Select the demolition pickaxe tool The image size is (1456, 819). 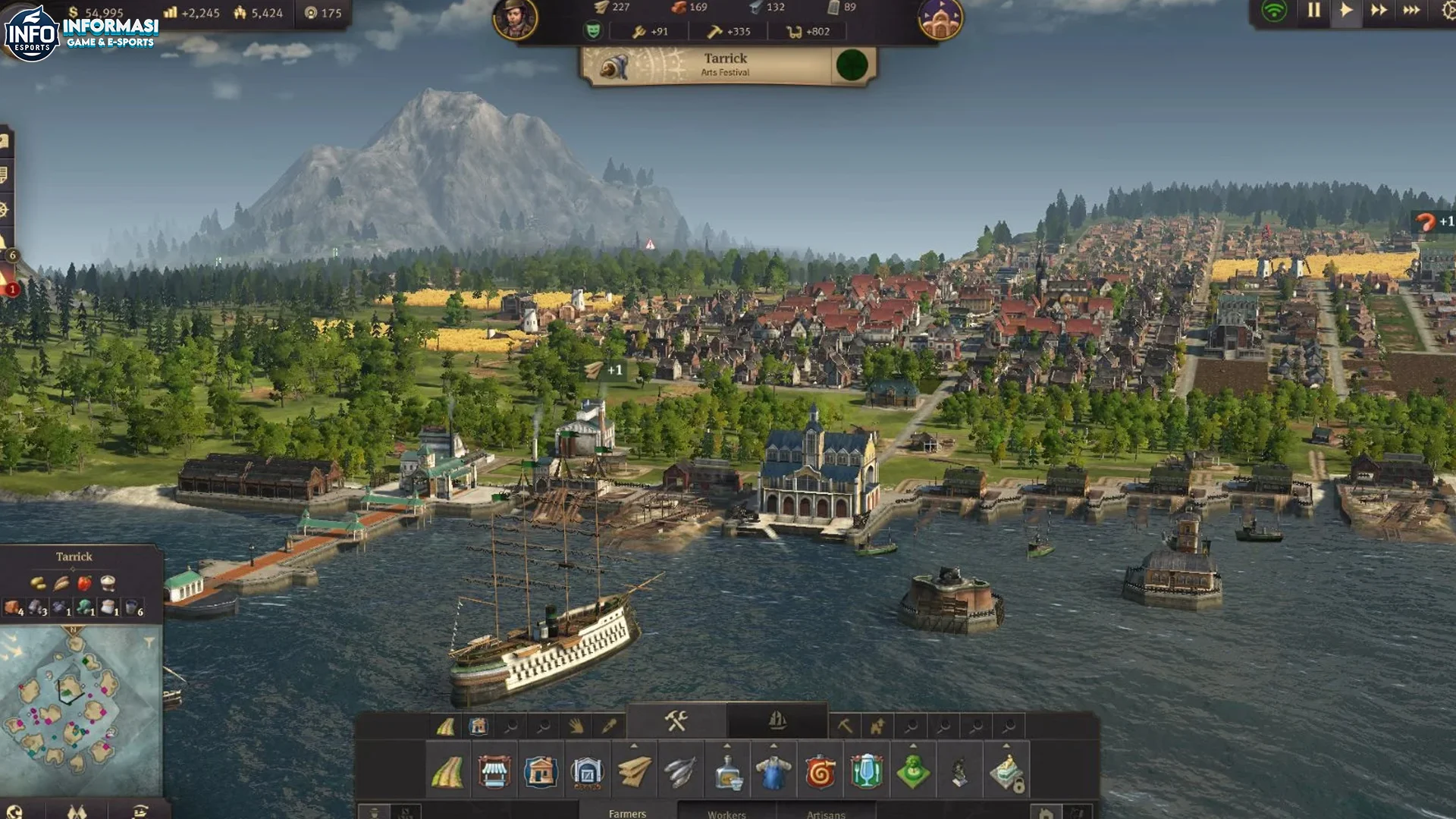pos(844,725)
